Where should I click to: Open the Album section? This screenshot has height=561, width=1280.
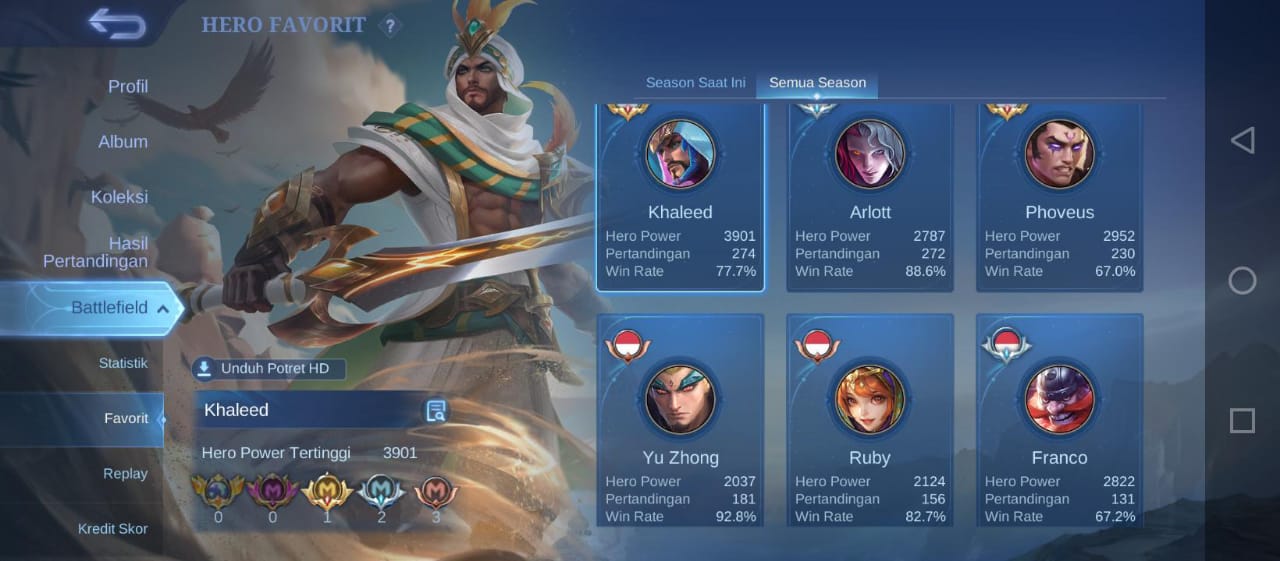click(x=123, y=142)
